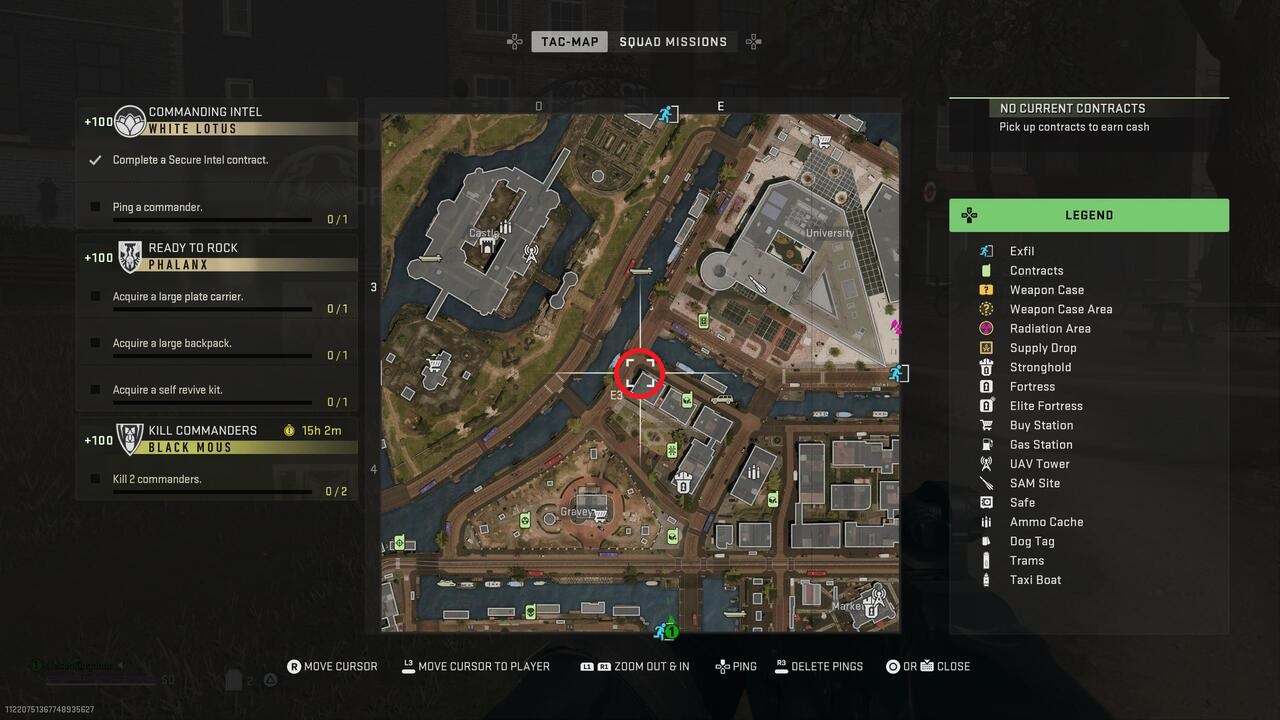
Task: Select the Taxi Boat icon in legend
Action: coord(985,580)
